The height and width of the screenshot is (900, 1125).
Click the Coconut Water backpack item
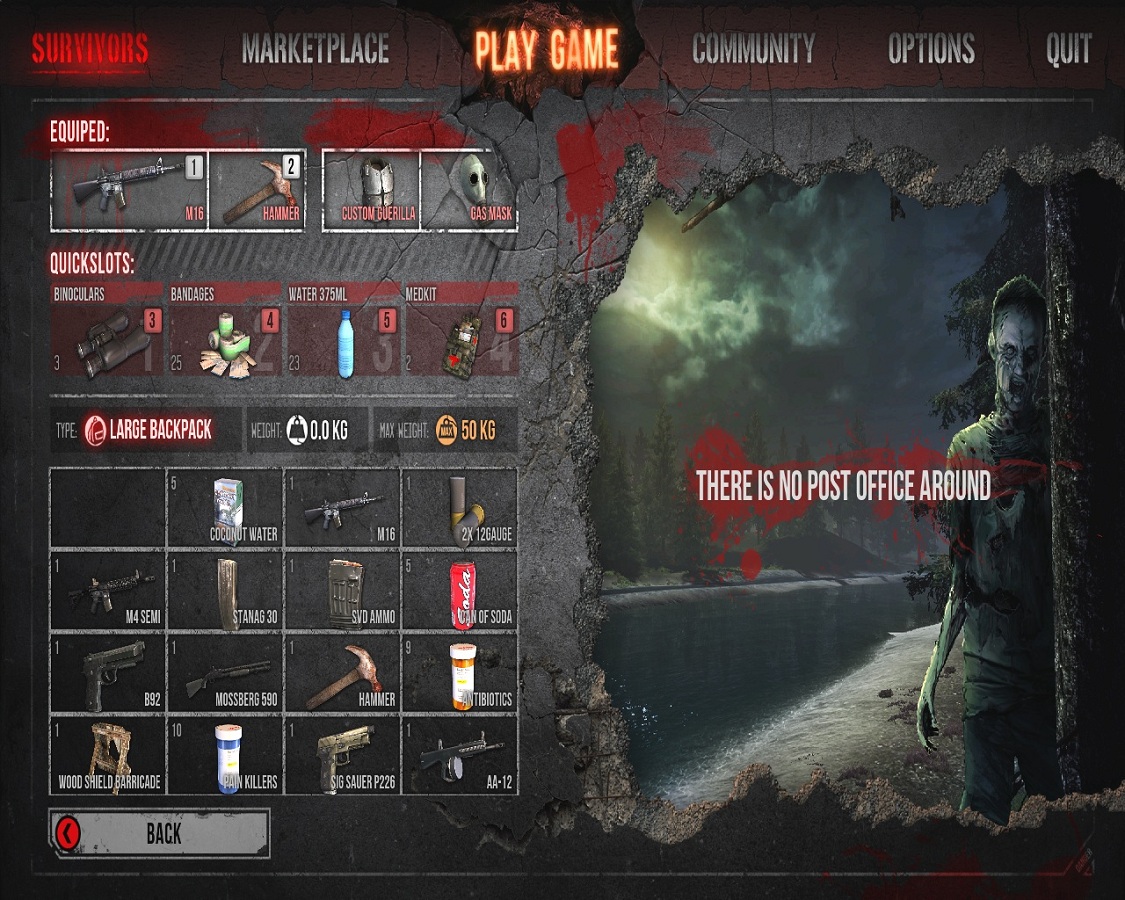click(x=225, y=508)
